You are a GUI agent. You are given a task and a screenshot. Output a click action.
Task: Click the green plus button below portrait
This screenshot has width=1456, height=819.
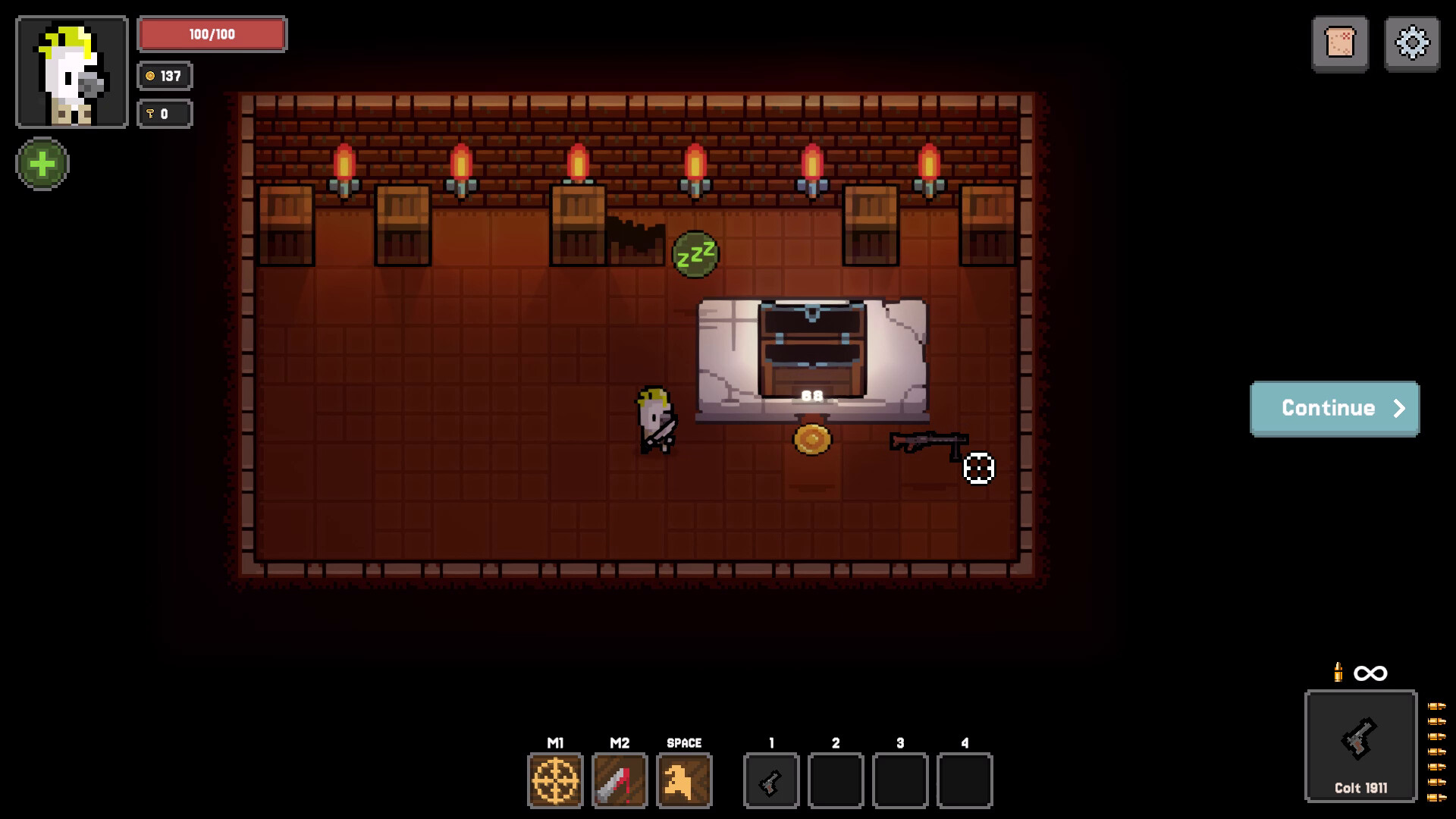pyautogui.click(x=42, y=164)
